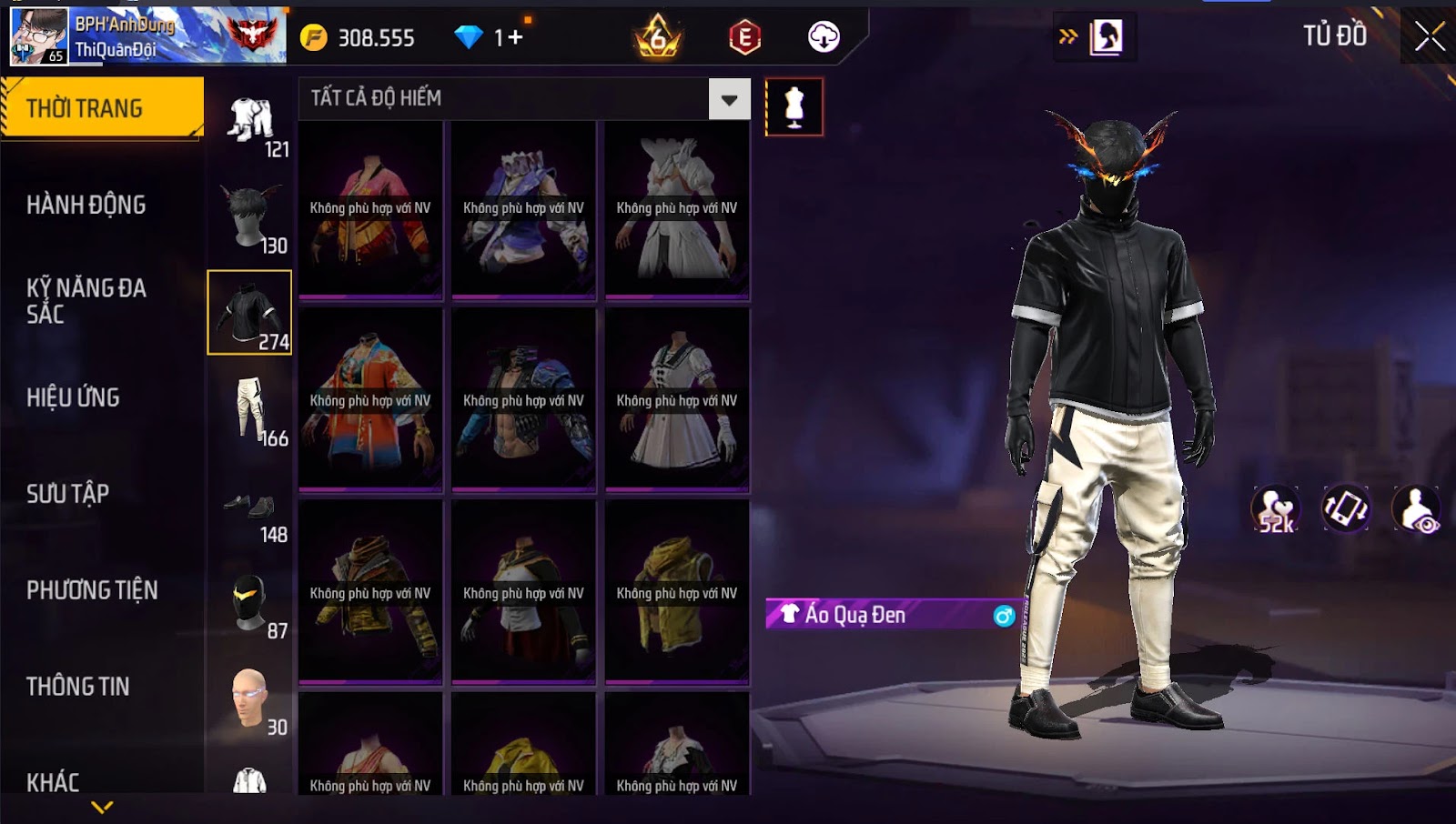Select the Thời Trang tab
The width and height of the screenshot is (1456, 824).
click(102, 108)
